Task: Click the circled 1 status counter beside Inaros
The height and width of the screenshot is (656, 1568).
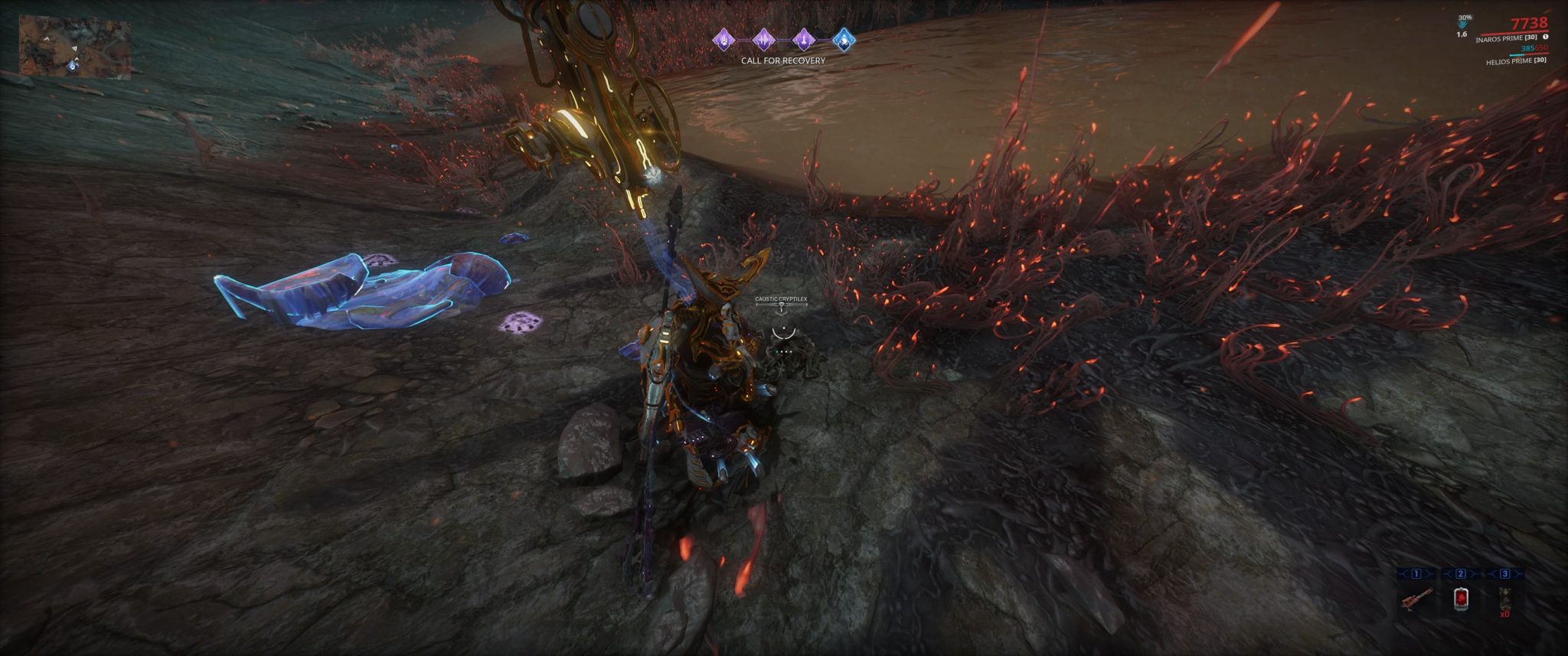Action: click(x=1546, y=38)
